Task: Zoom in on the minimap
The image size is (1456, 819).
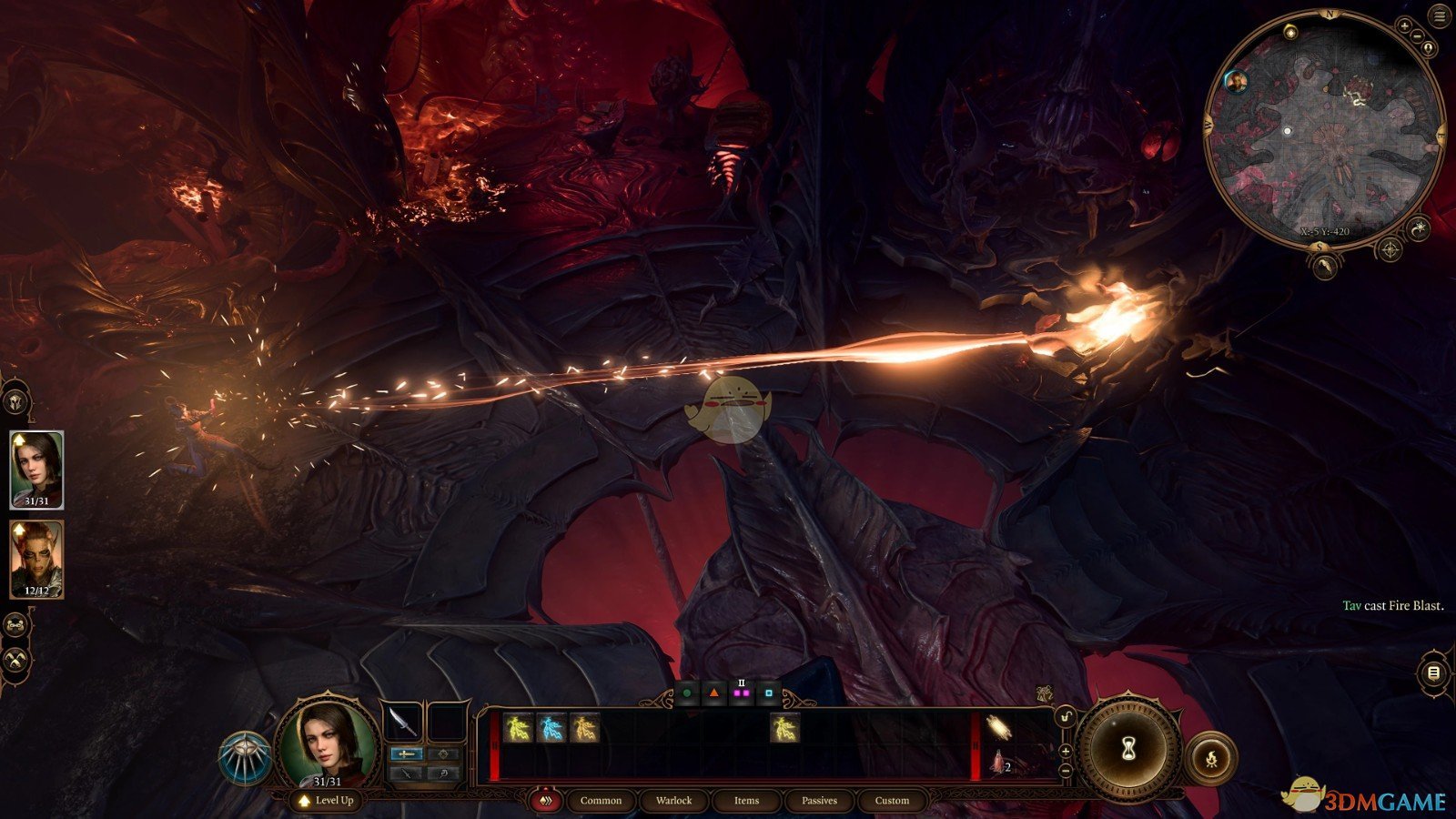Action: point(1406,26)
